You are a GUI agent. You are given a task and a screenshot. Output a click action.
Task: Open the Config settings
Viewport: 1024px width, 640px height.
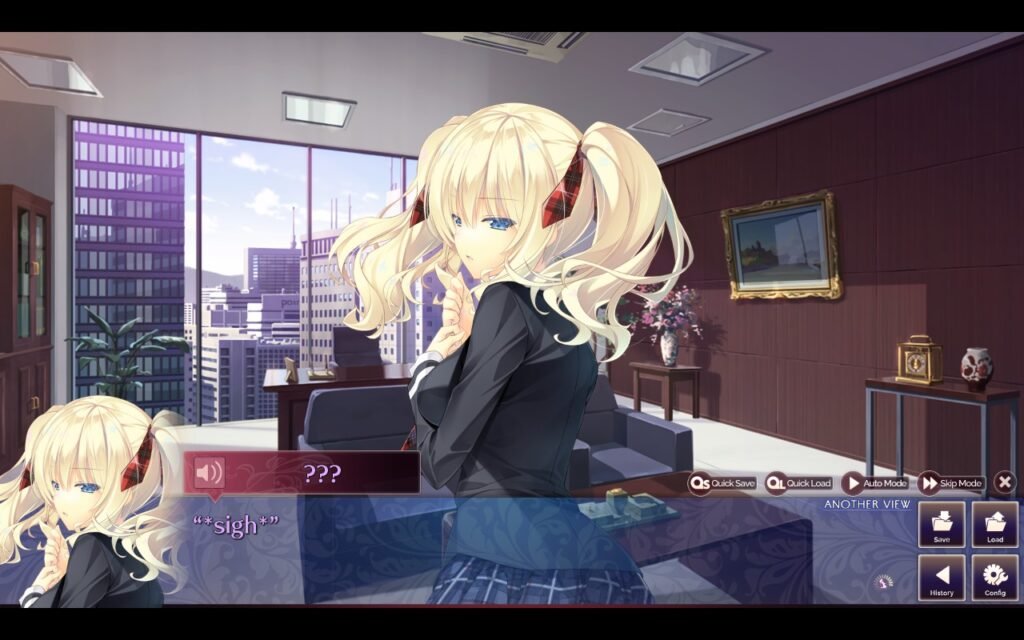click(994, 578)
